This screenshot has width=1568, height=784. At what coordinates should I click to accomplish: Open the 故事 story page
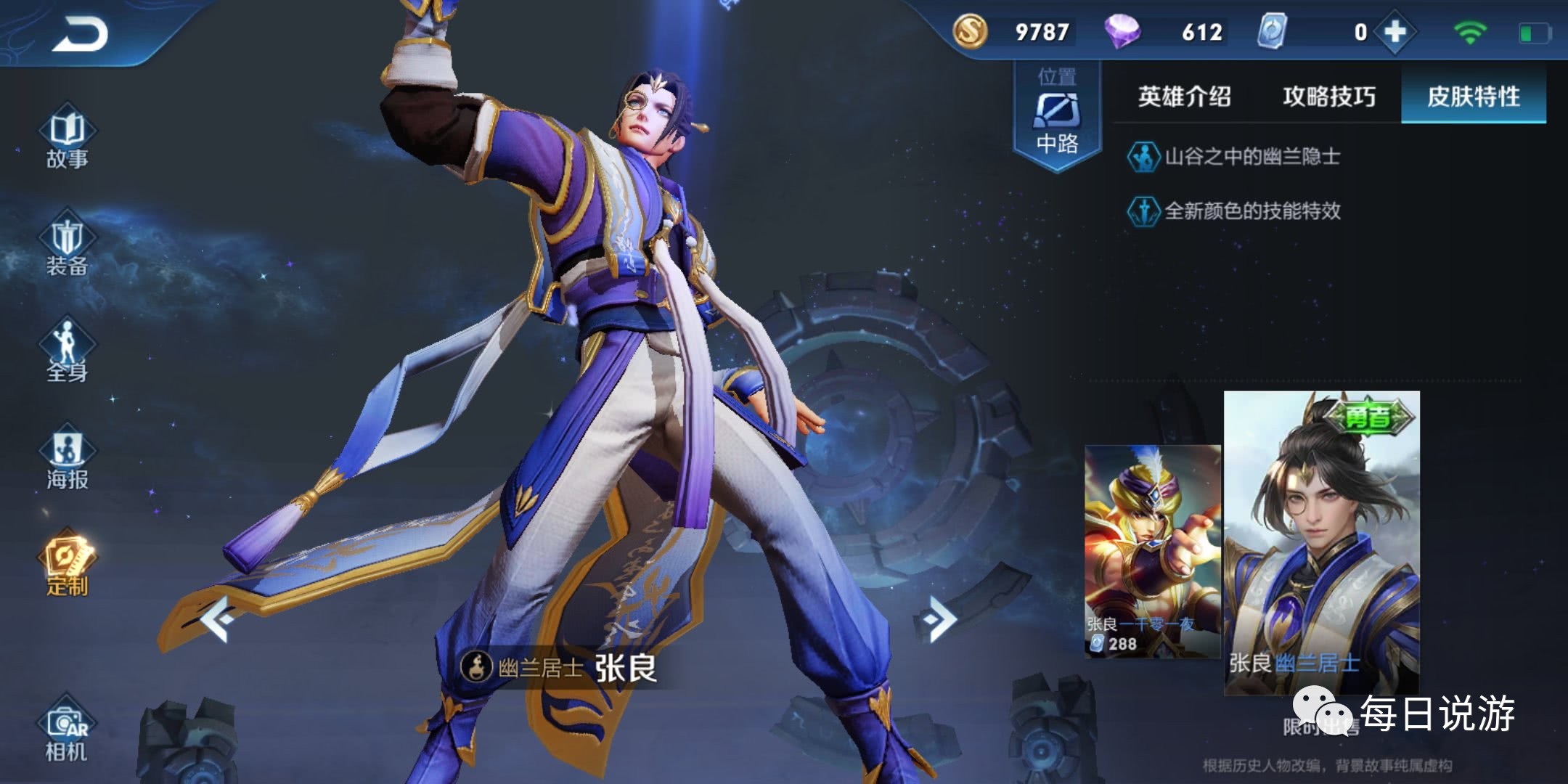(x=67, y=138)
